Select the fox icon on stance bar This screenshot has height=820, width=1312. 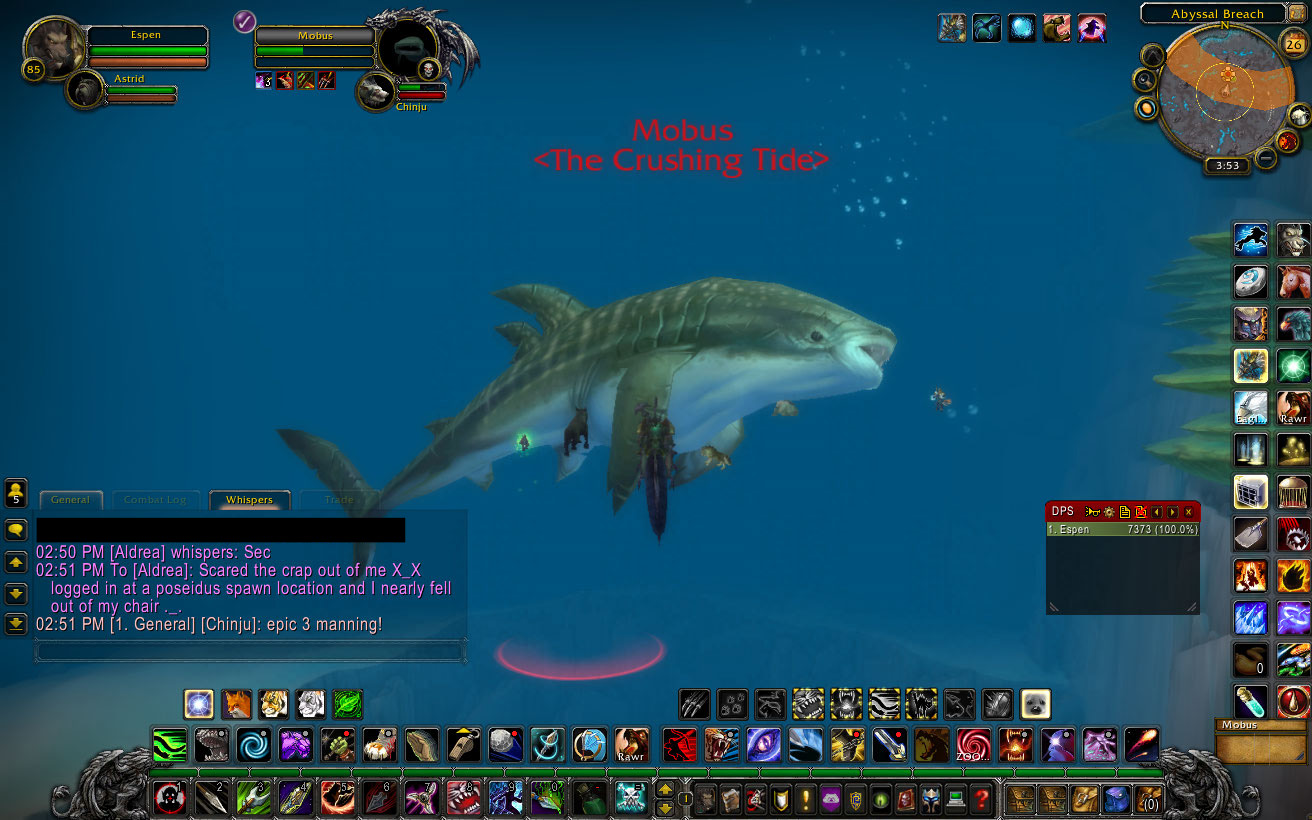(237, 704)
